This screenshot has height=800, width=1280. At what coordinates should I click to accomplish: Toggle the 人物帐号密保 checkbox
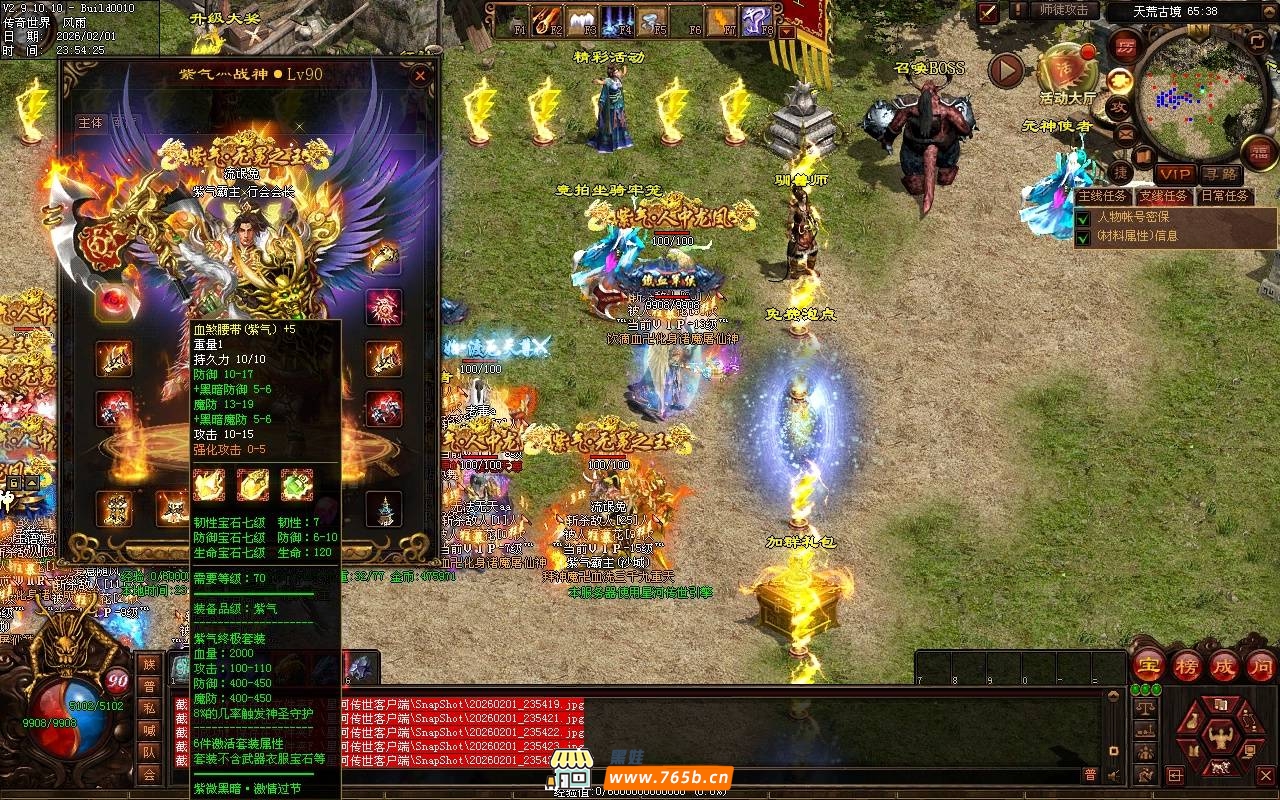pos(1083,217)
